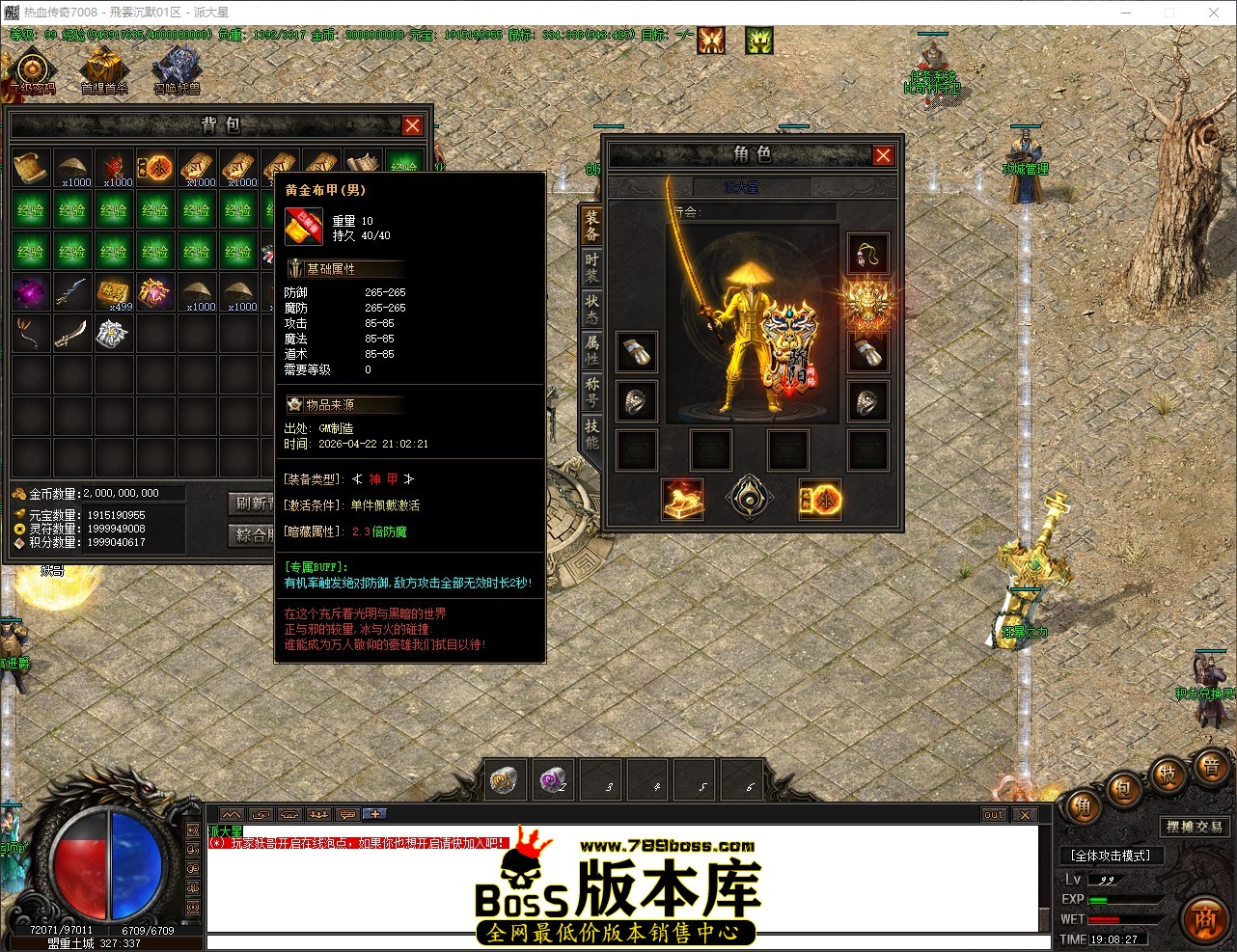Open the merchant shop via the 商 icon
This screenshot has height=952, width=1237.
click(x=1203, y=919)
